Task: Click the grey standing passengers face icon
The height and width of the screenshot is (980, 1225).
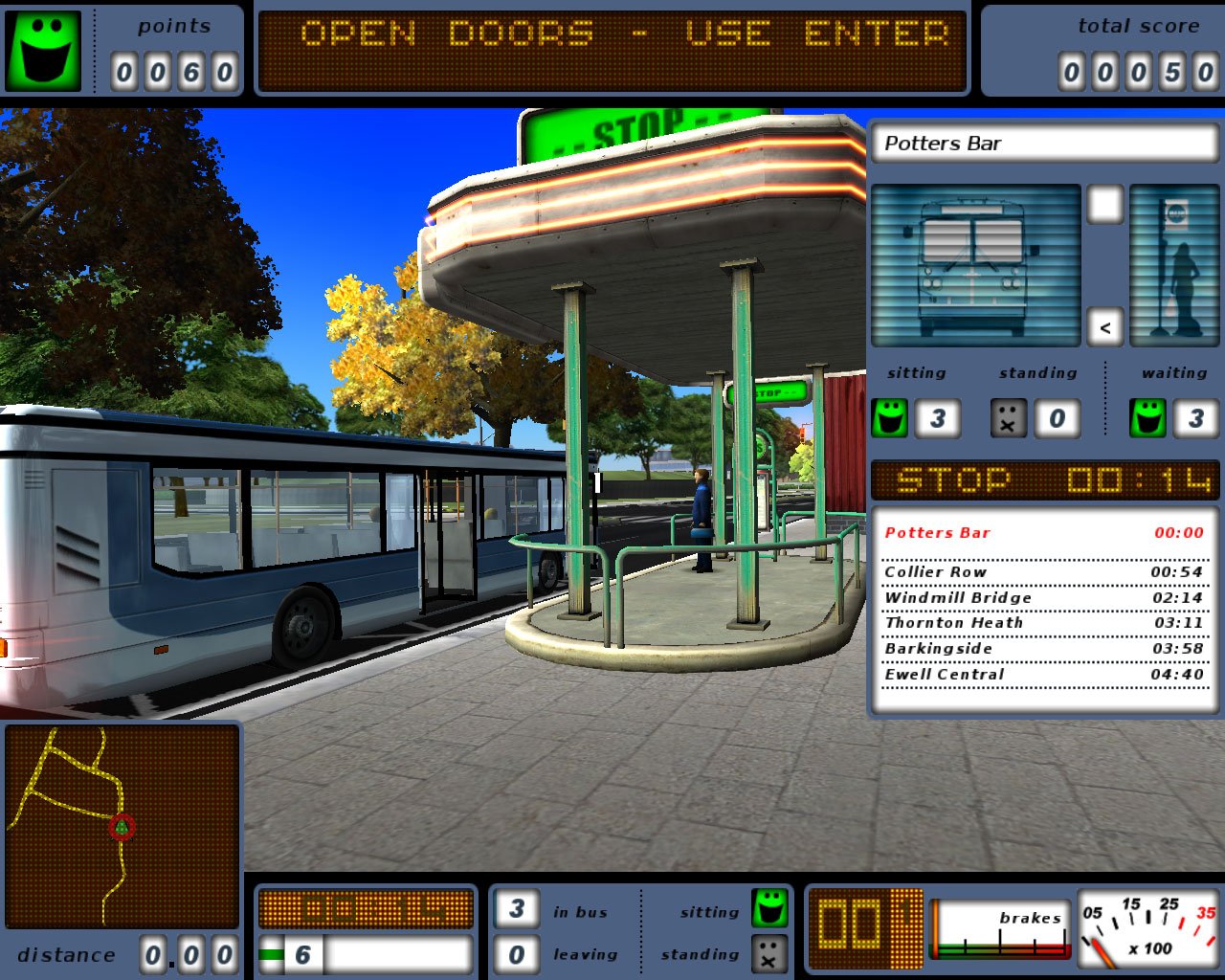Action: coord(1008,418)
